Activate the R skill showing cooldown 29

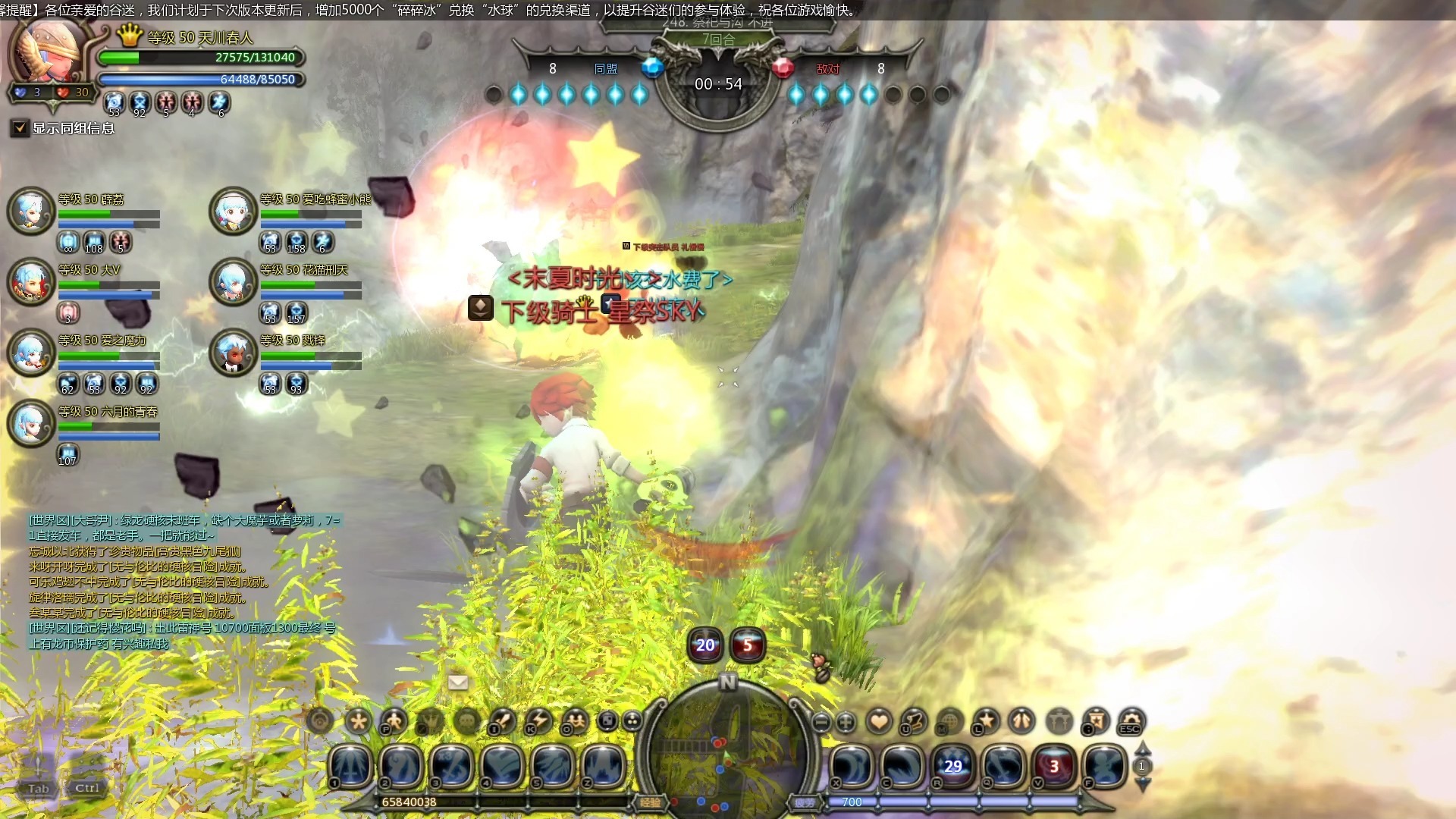(x=952, y=766)
